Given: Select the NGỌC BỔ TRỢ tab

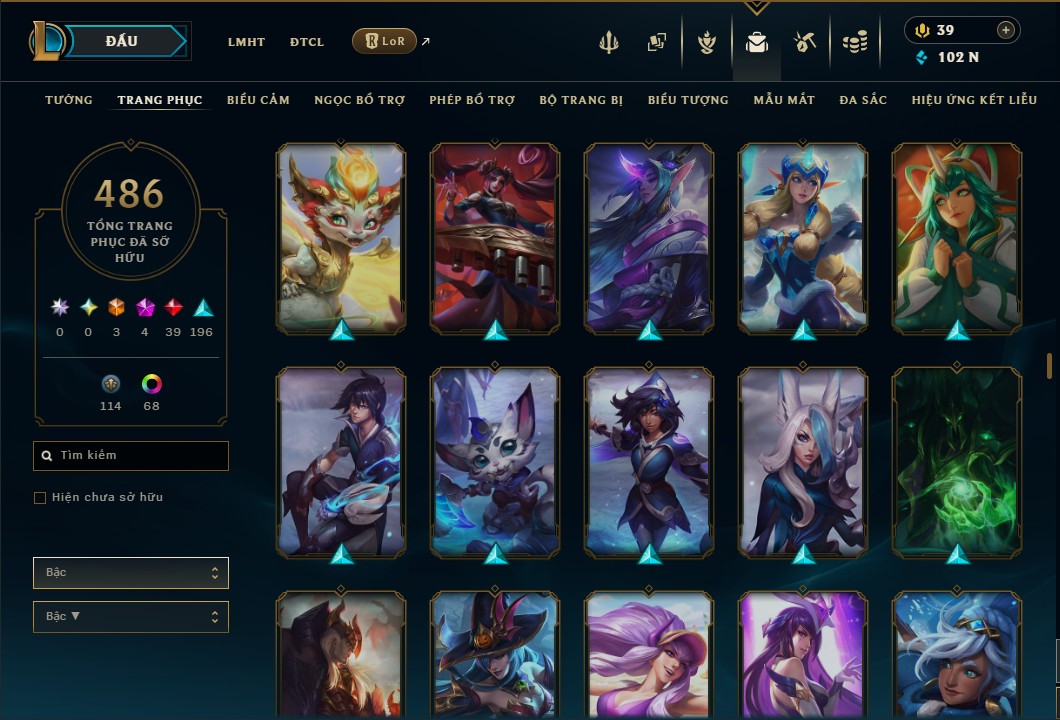Looking at the screenshot, I should pyautogui.click(x=359, y=100).
